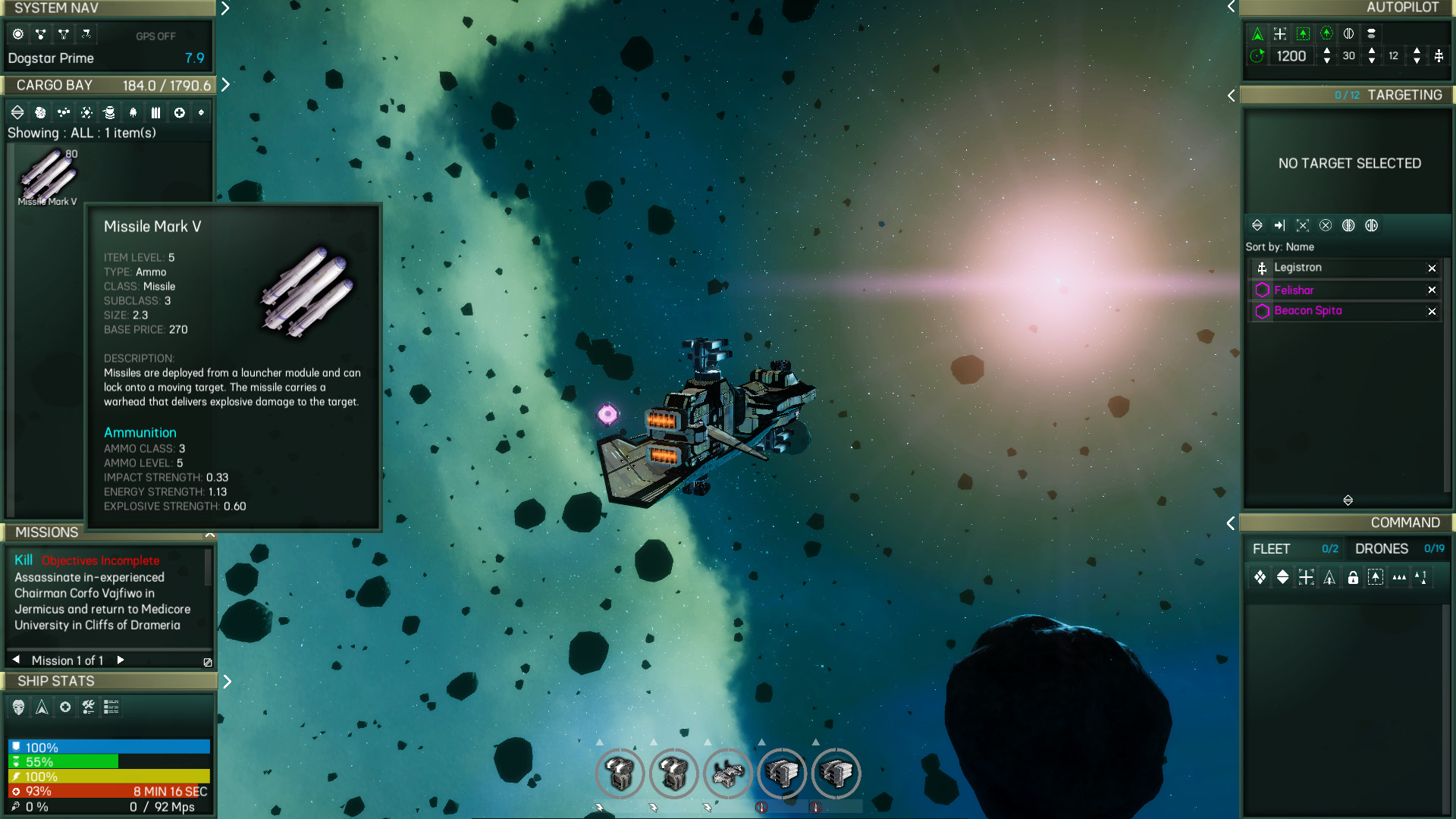
Task: Increase the 1200 speed value with its stepper
Action: [1326, 52]
